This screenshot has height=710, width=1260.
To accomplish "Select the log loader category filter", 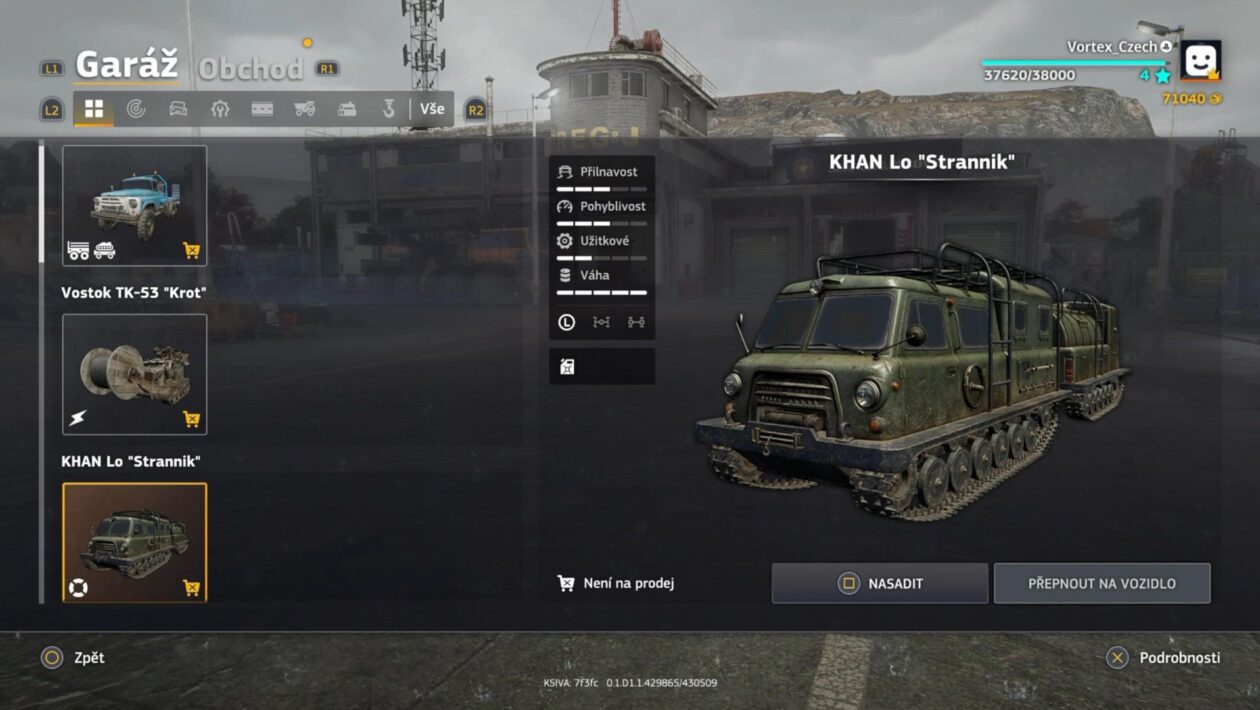I will pyautogui.click(x=347, y=109).
